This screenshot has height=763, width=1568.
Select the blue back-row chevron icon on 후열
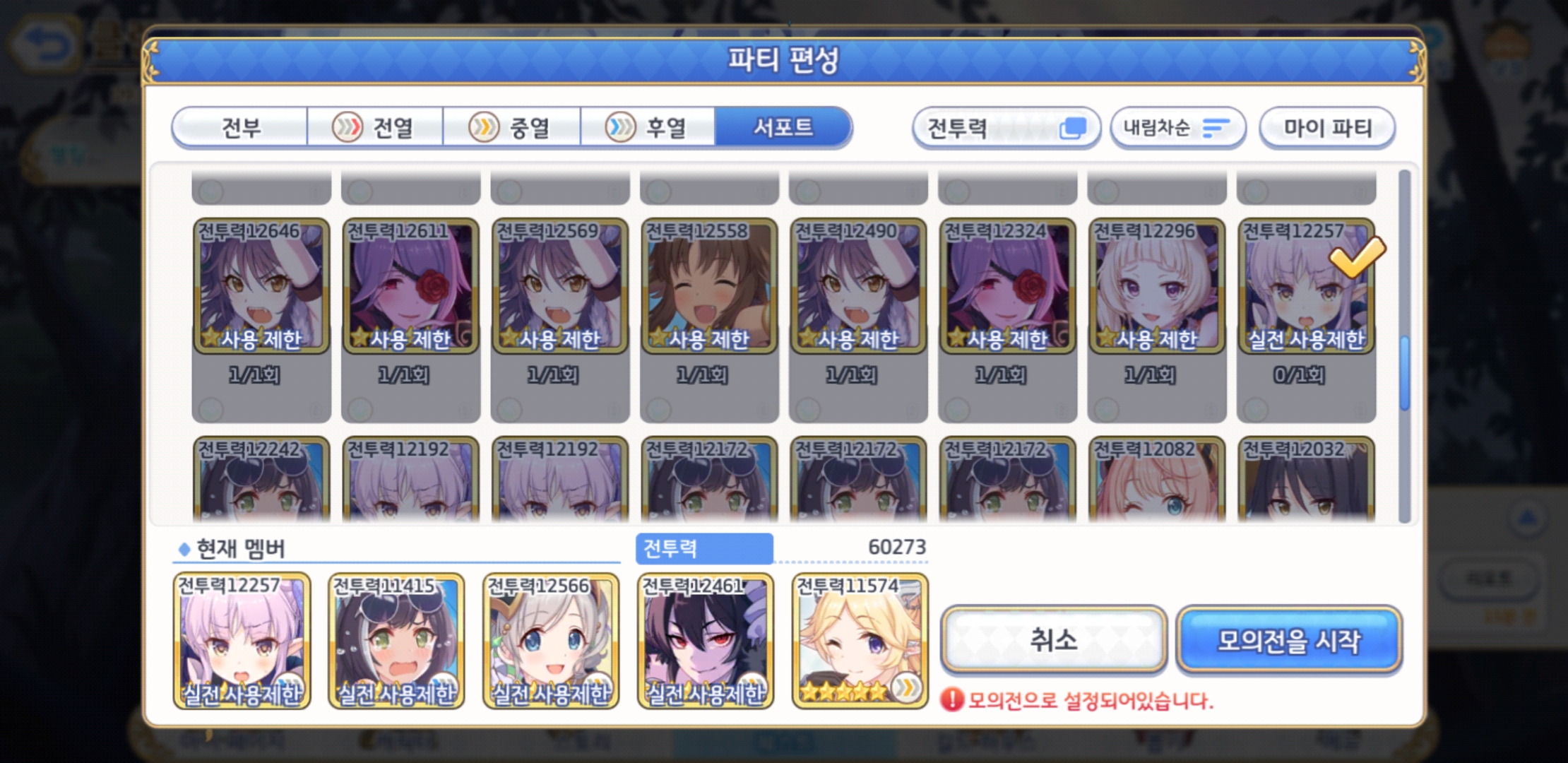[619, 128]
